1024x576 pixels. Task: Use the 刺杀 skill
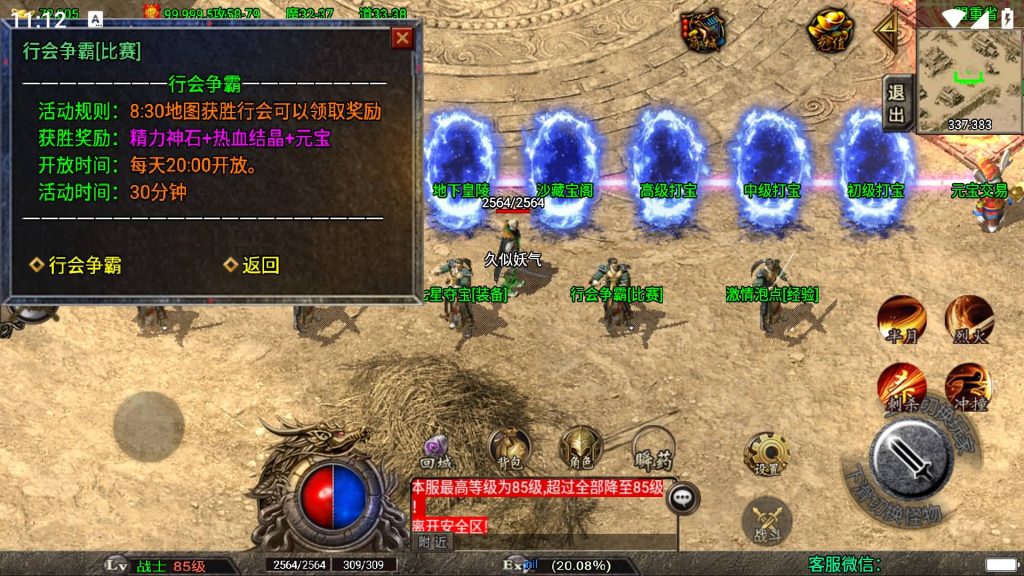pyautogui.click(x=900, y=387)
